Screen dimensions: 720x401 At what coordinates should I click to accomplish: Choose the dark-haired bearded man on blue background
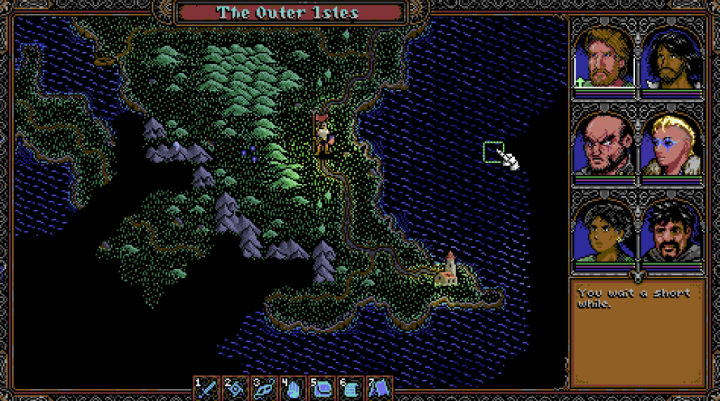[670, 58]
